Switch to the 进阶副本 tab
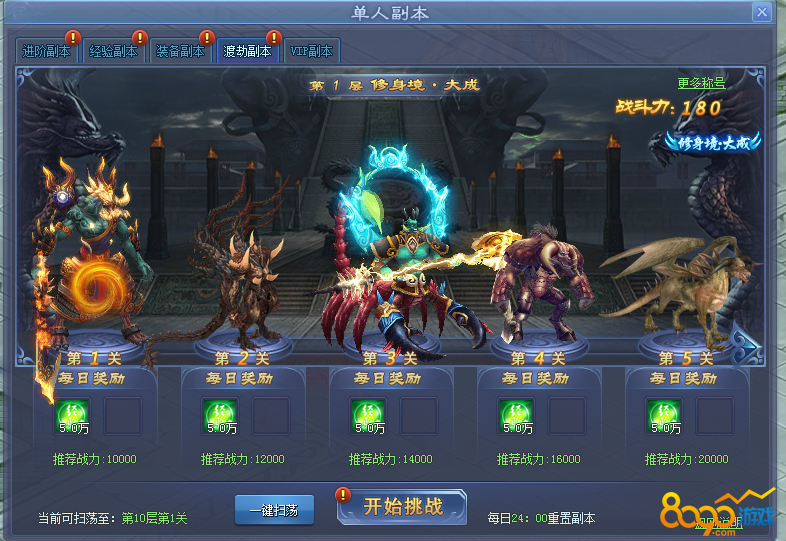 (46, 51)
